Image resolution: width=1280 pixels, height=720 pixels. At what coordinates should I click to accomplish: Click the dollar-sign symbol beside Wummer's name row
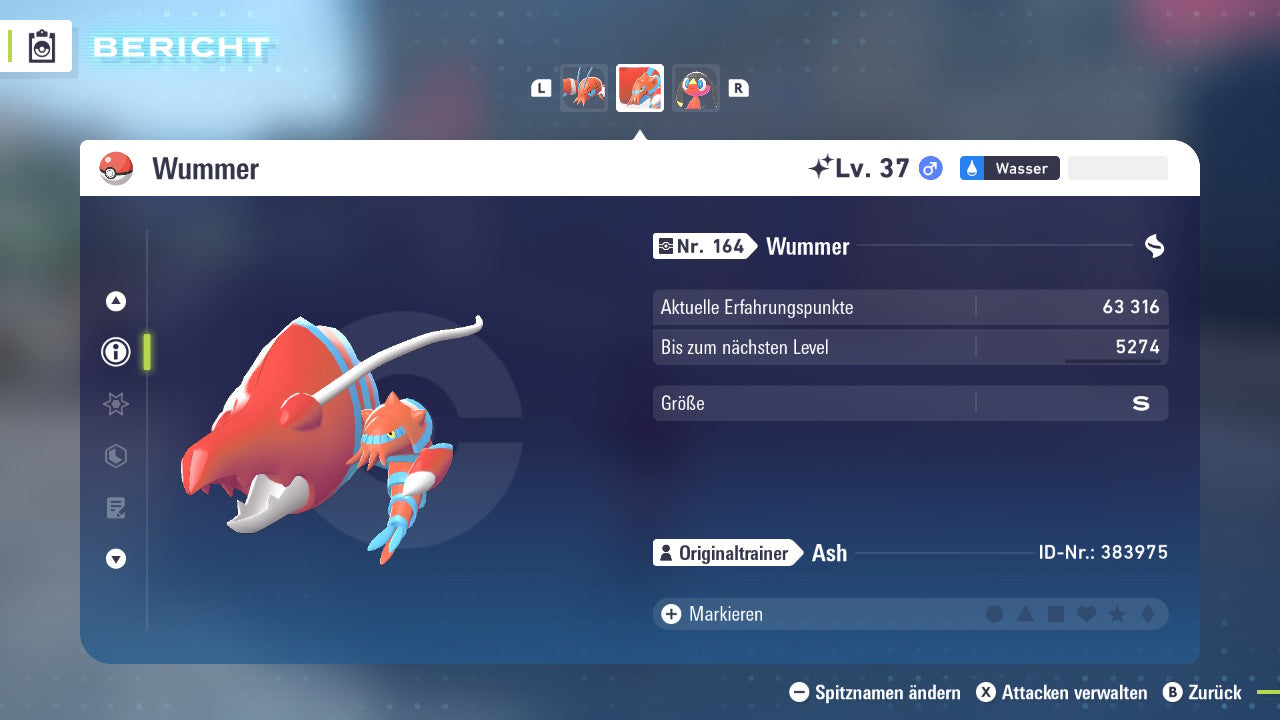click(x=1152, y=245)
